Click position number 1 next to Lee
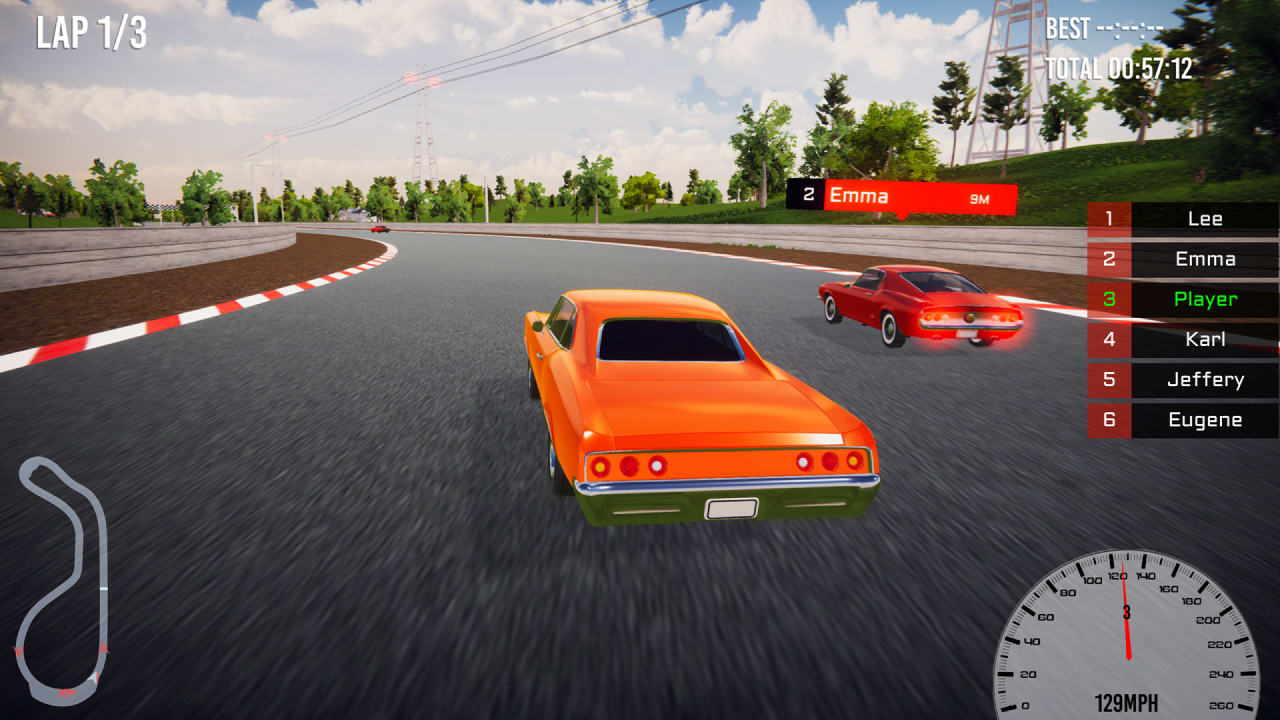Viewport: 1280px width, 720px height. point(1110,218)
